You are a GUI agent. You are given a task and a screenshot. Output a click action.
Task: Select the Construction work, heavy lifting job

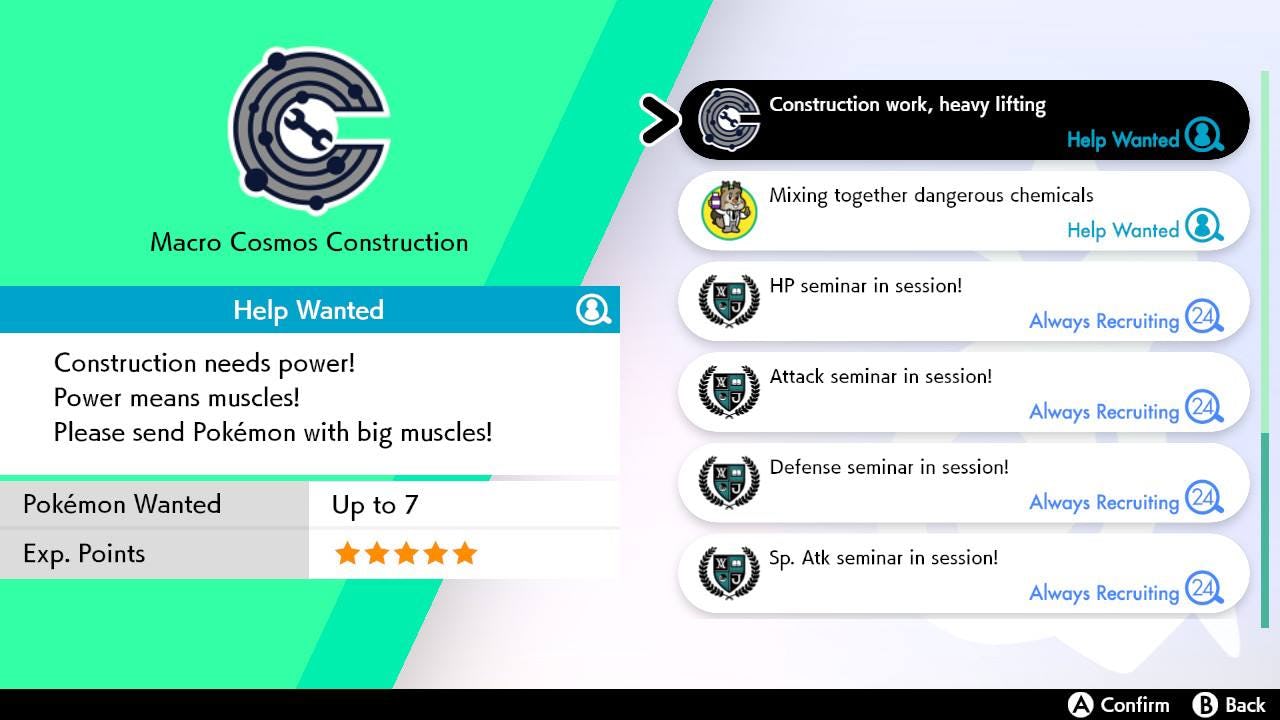960,118
